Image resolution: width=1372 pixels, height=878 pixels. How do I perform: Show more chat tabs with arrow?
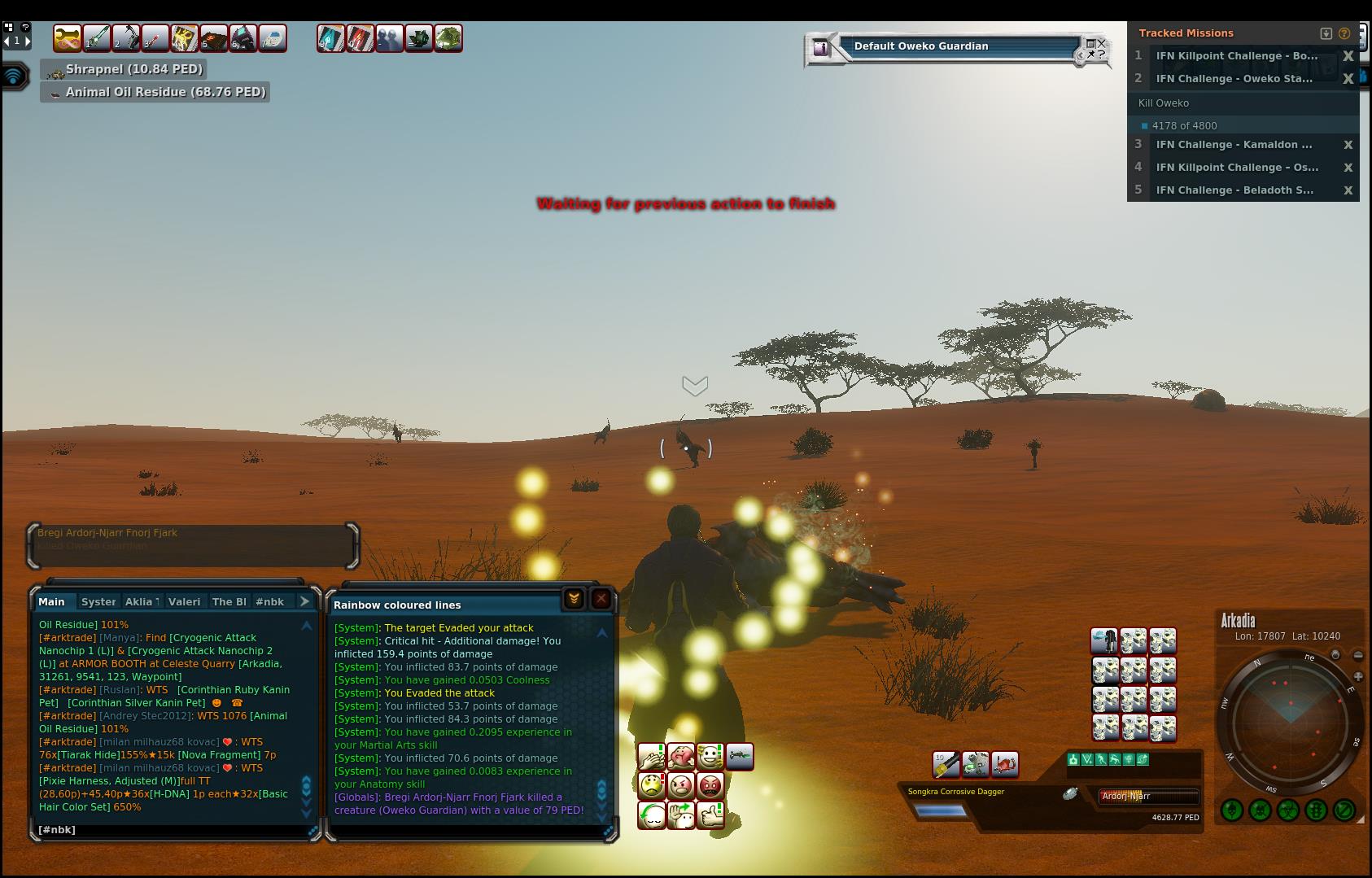305,601
